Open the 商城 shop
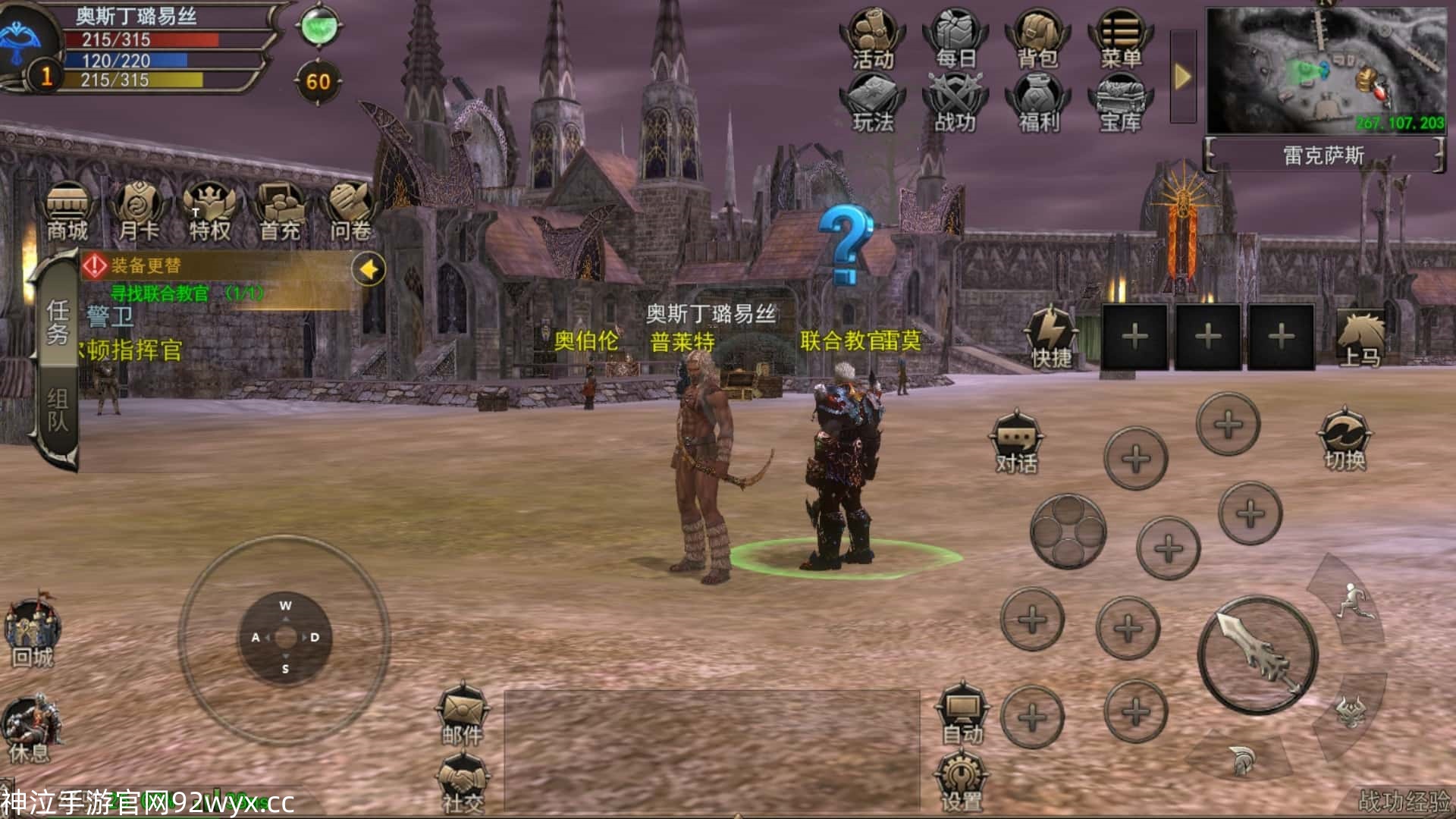Screen dimensions: 1456x819 [67, 212]
